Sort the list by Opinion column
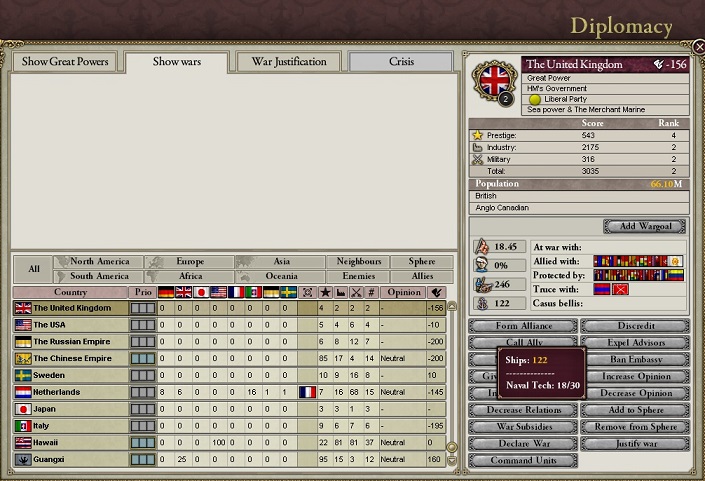The width and height of the screenshot is (705, 481). [404, 292]
